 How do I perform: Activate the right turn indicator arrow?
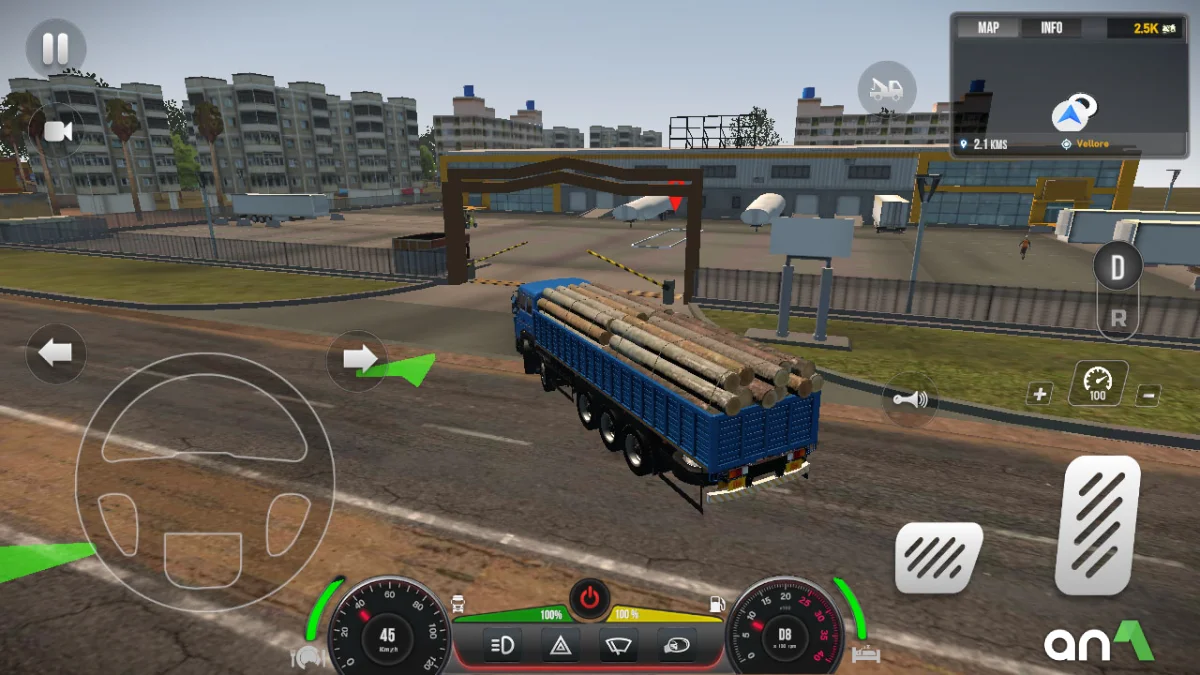point(357,358)
